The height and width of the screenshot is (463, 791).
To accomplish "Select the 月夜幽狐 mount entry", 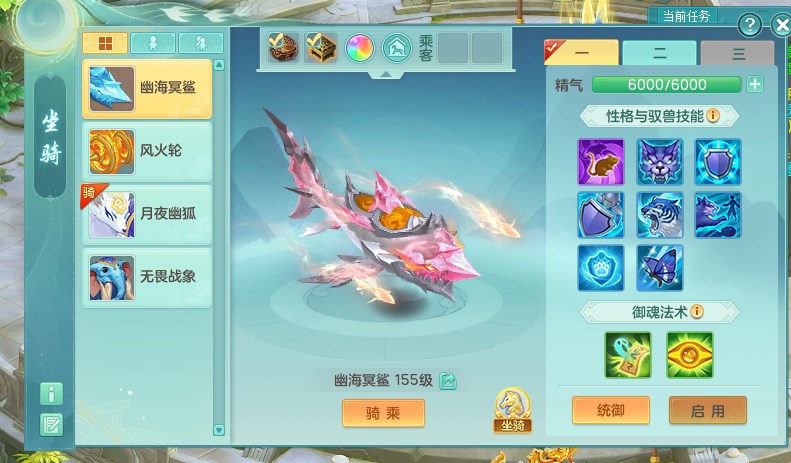I will pyautogui.click(x=147, y=213).
